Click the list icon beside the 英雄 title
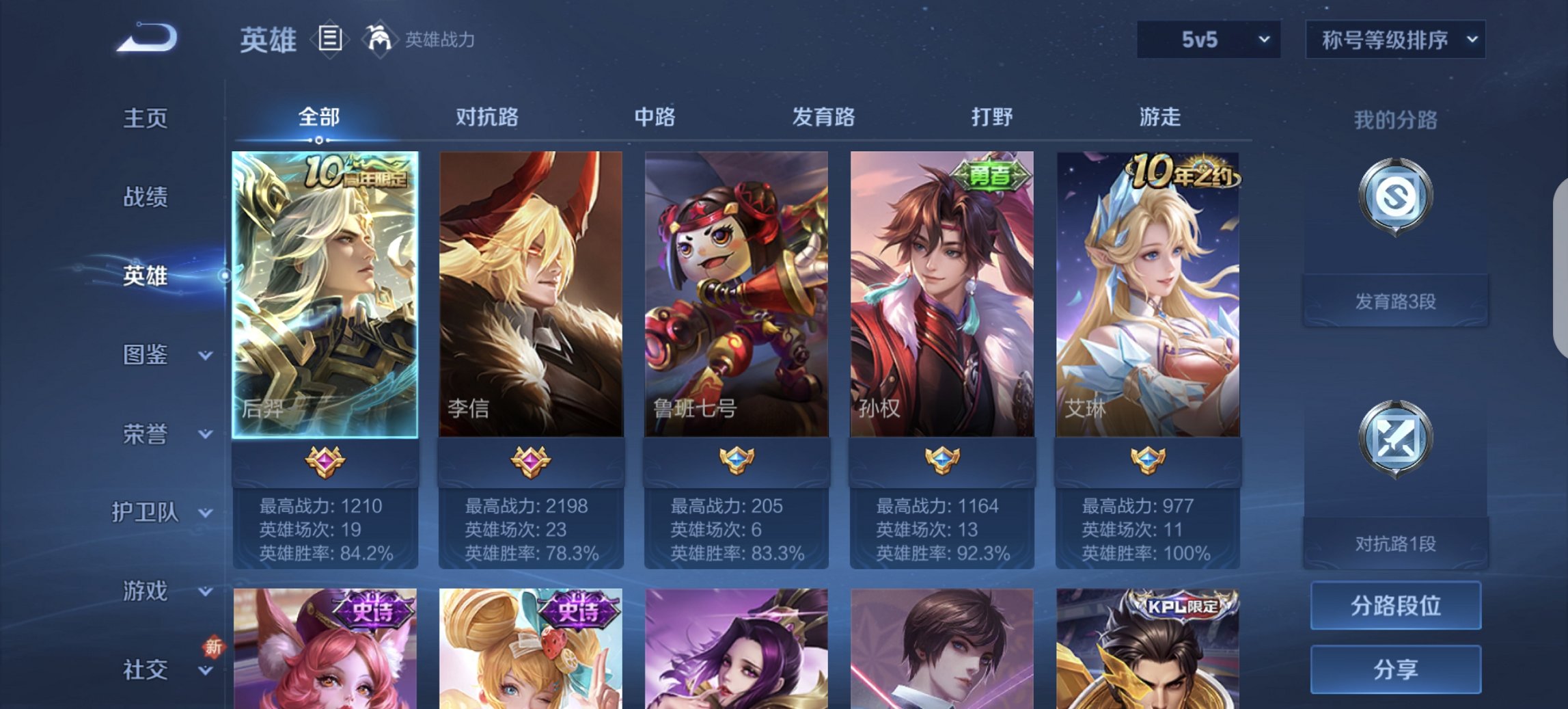 click(329, 40)
